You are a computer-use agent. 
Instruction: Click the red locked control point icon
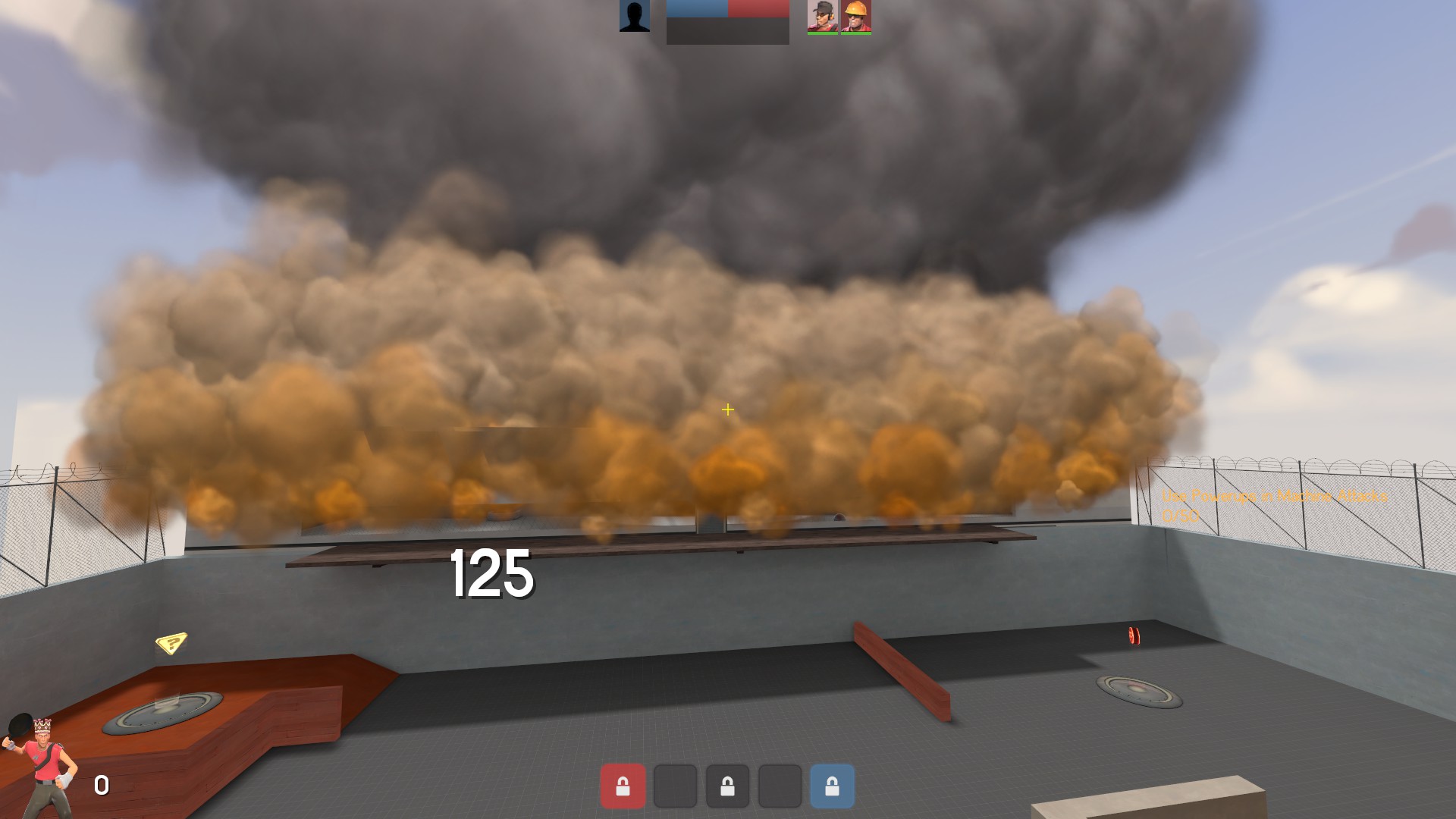pyautogui.click(x=623, y=786)
